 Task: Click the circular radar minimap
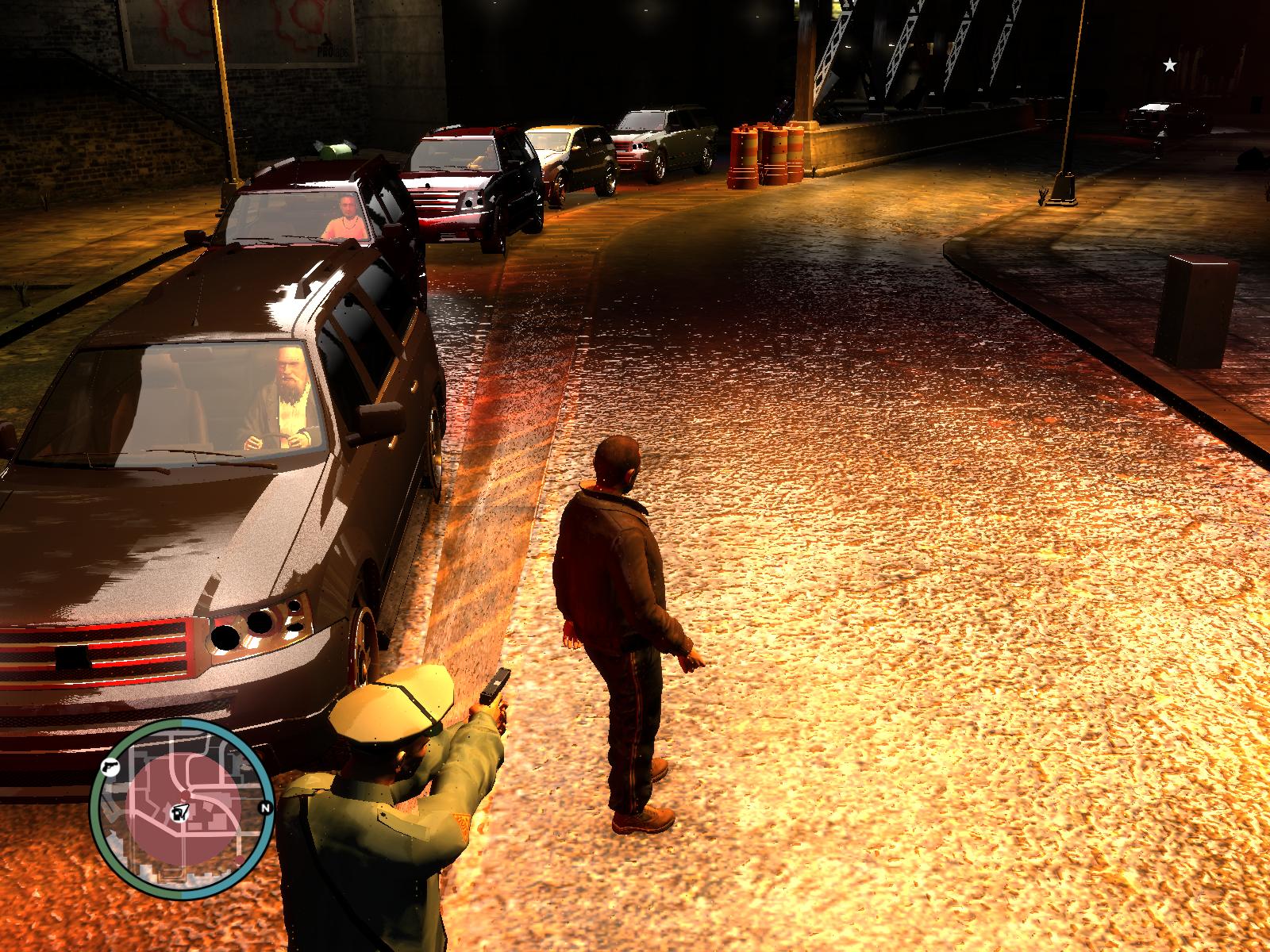point(183,809)
